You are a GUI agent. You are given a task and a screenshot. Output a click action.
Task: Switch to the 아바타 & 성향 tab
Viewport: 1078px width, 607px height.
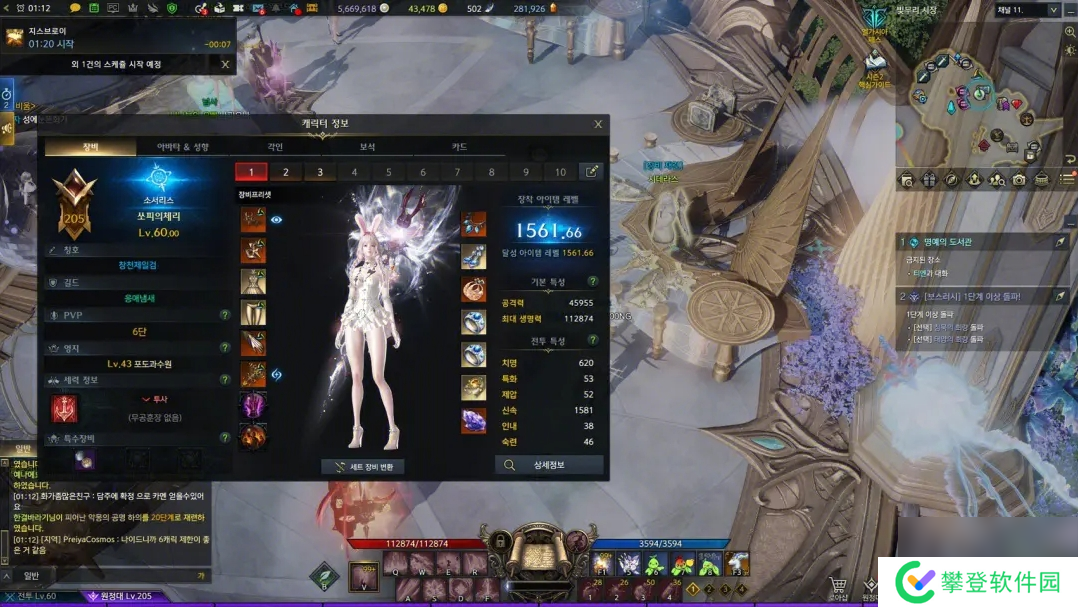pyautogui.click(x=183, y=147)
